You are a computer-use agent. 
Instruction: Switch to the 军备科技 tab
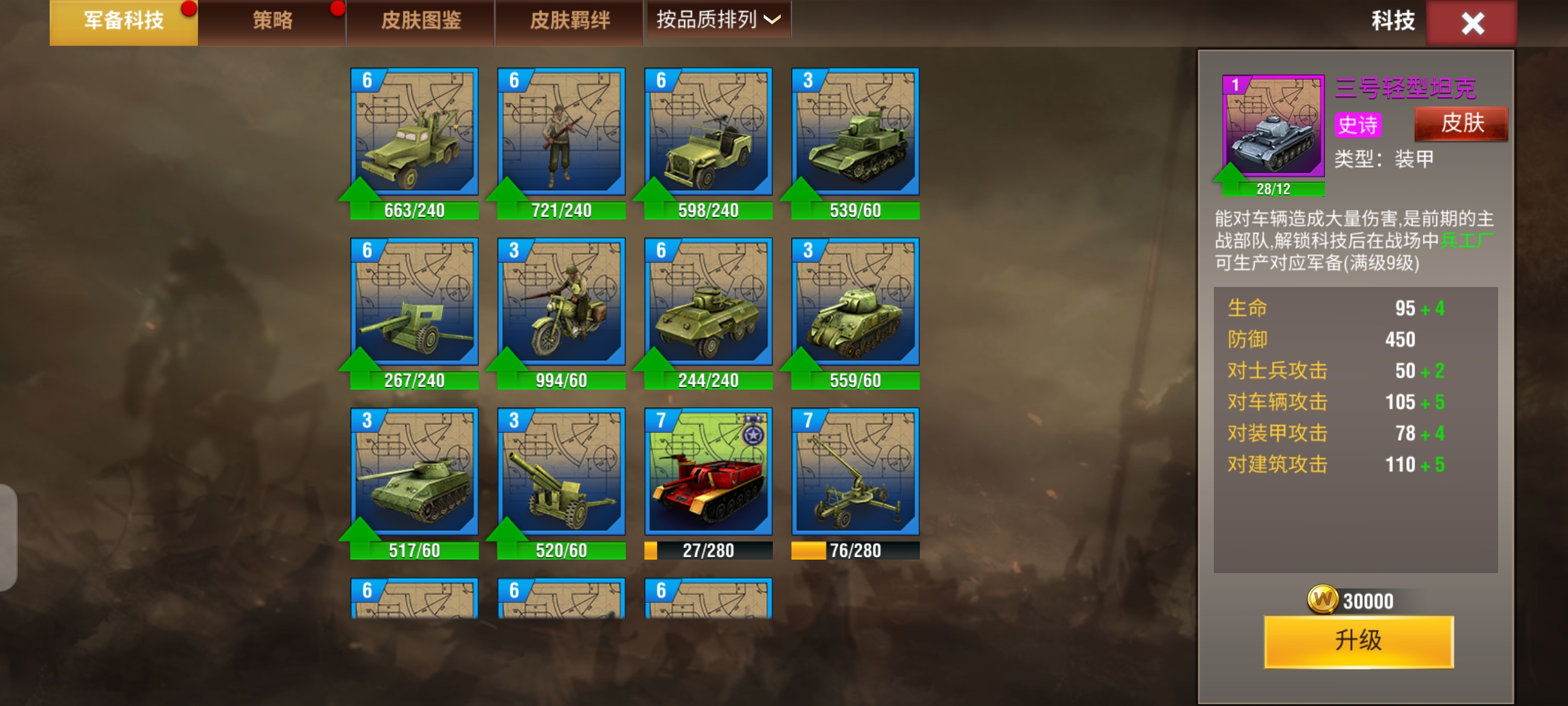point(123,22)
